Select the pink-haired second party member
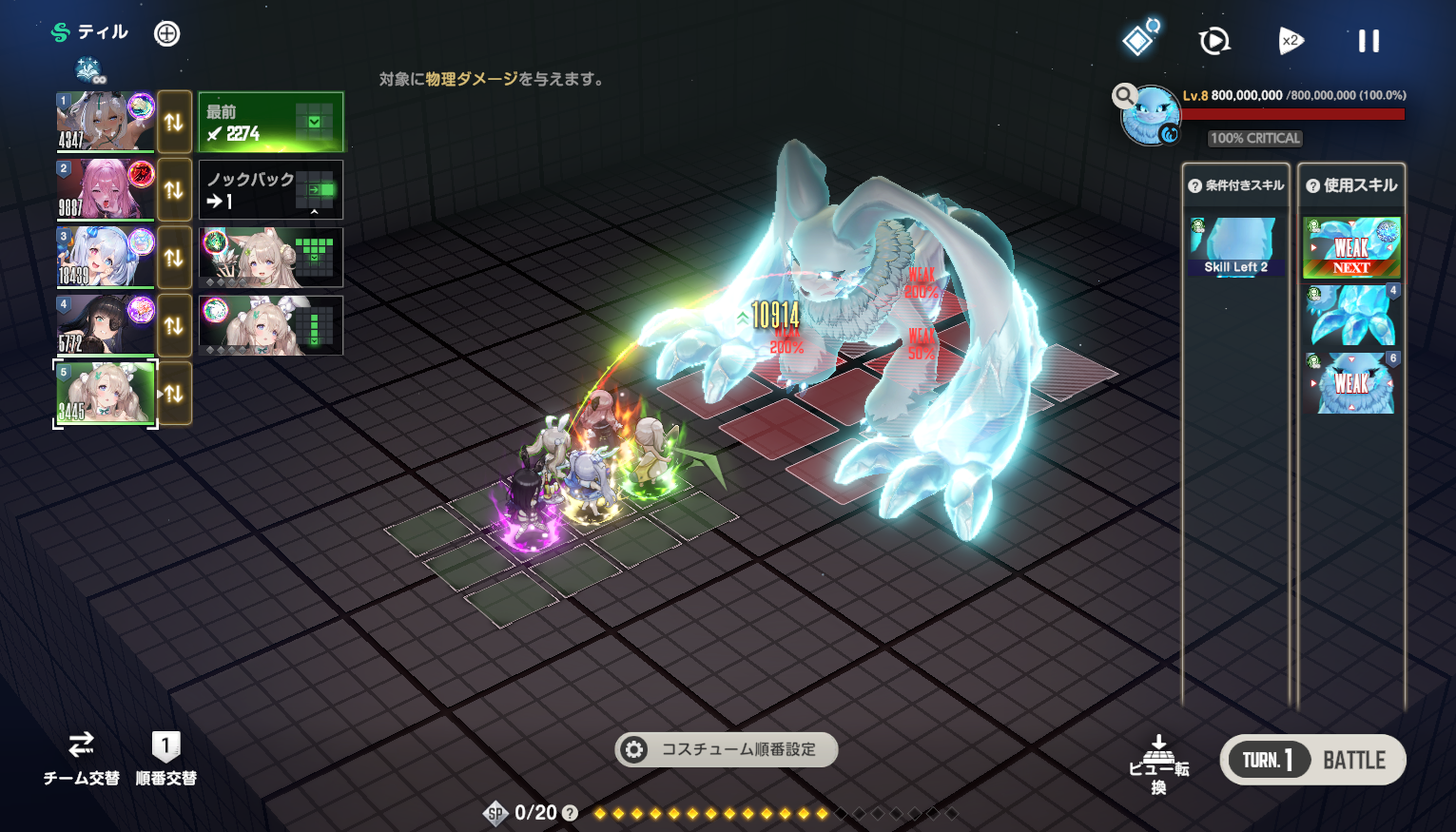 coord(105,189)
